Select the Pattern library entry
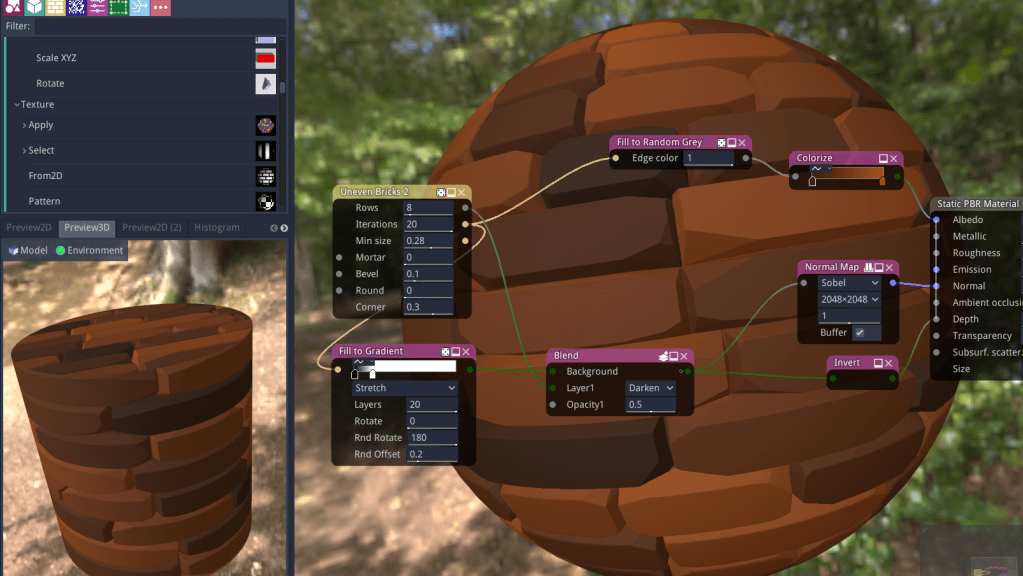This screenshot has width=1023, height=576. 44,202
